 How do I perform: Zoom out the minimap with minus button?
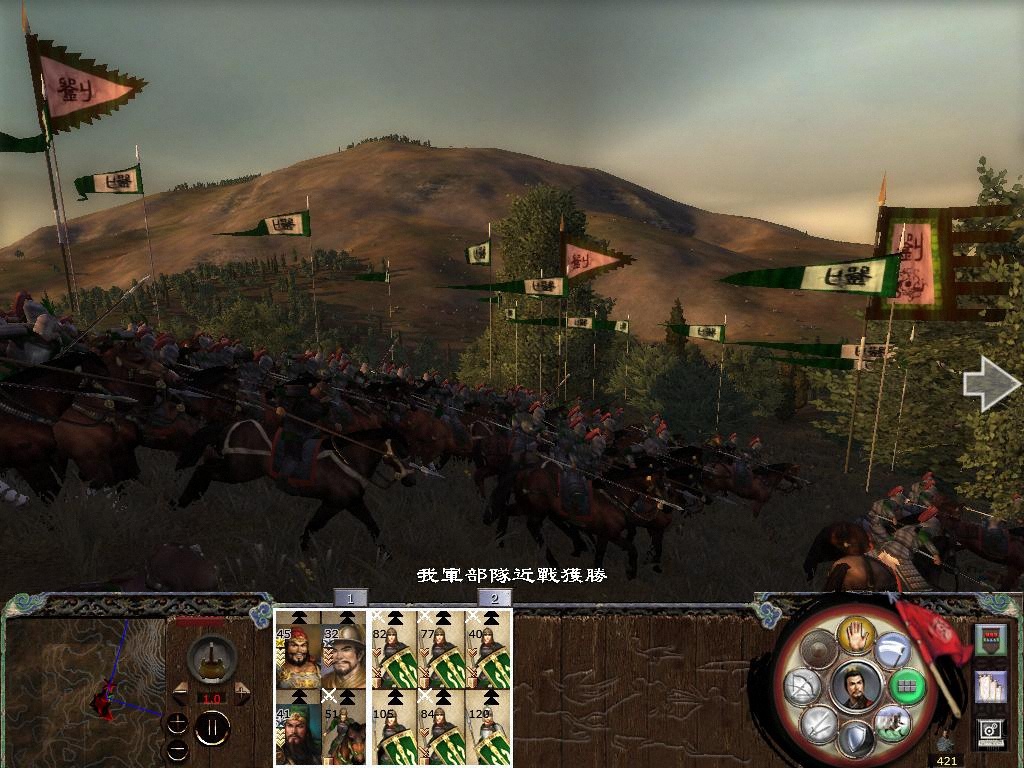coord(178,748)
